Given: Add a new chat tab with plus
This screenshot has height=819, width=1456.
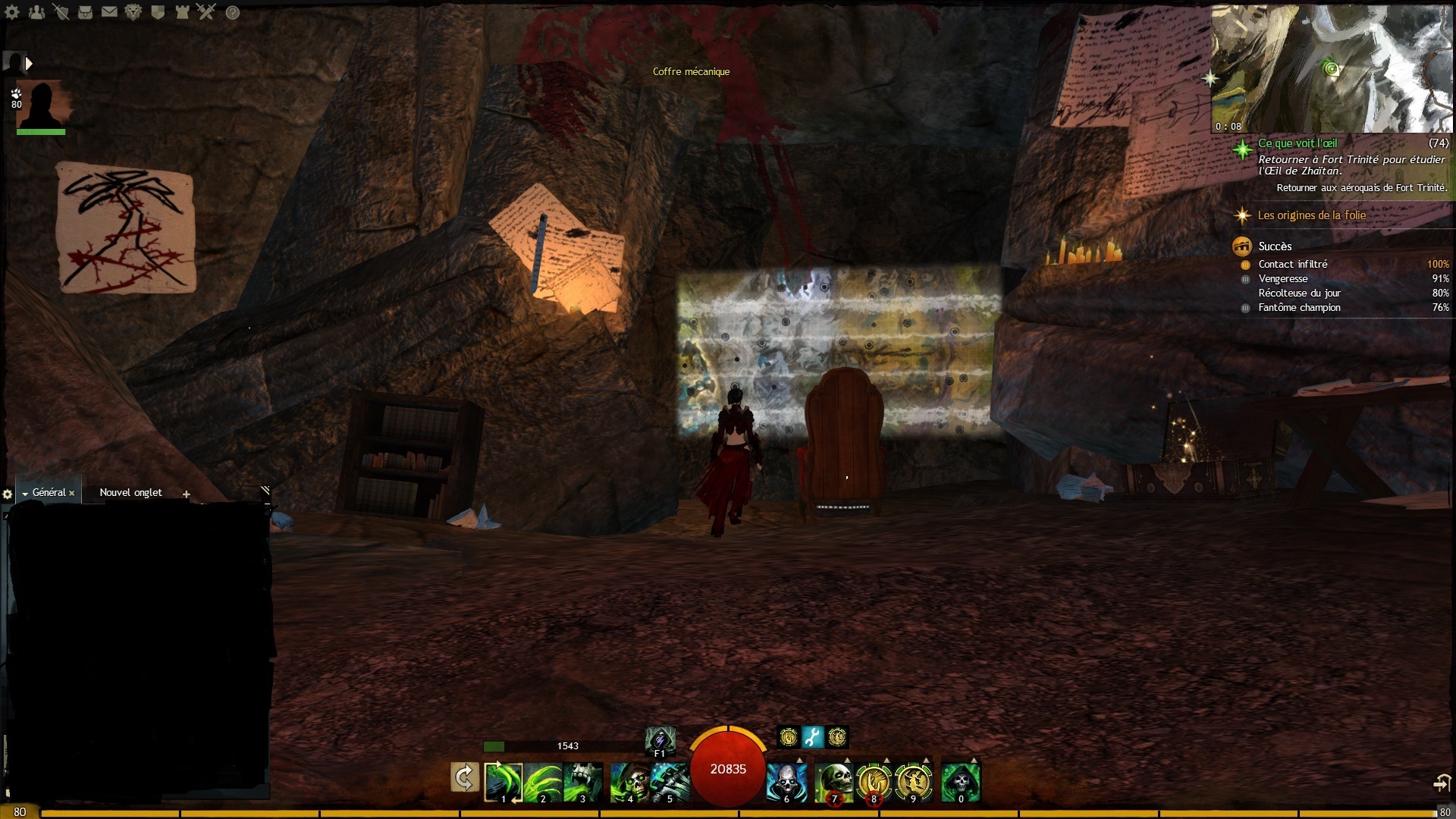Looking at the screenshot, I should click(187, 494).
